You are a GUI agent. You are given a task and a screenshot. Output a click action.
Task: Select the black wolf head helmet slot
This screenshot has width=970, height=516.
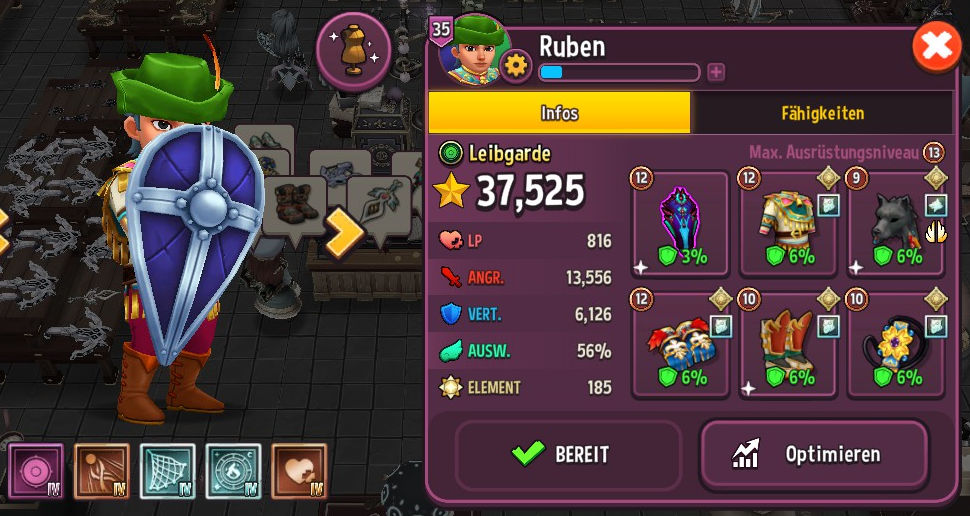click(895, 224)
